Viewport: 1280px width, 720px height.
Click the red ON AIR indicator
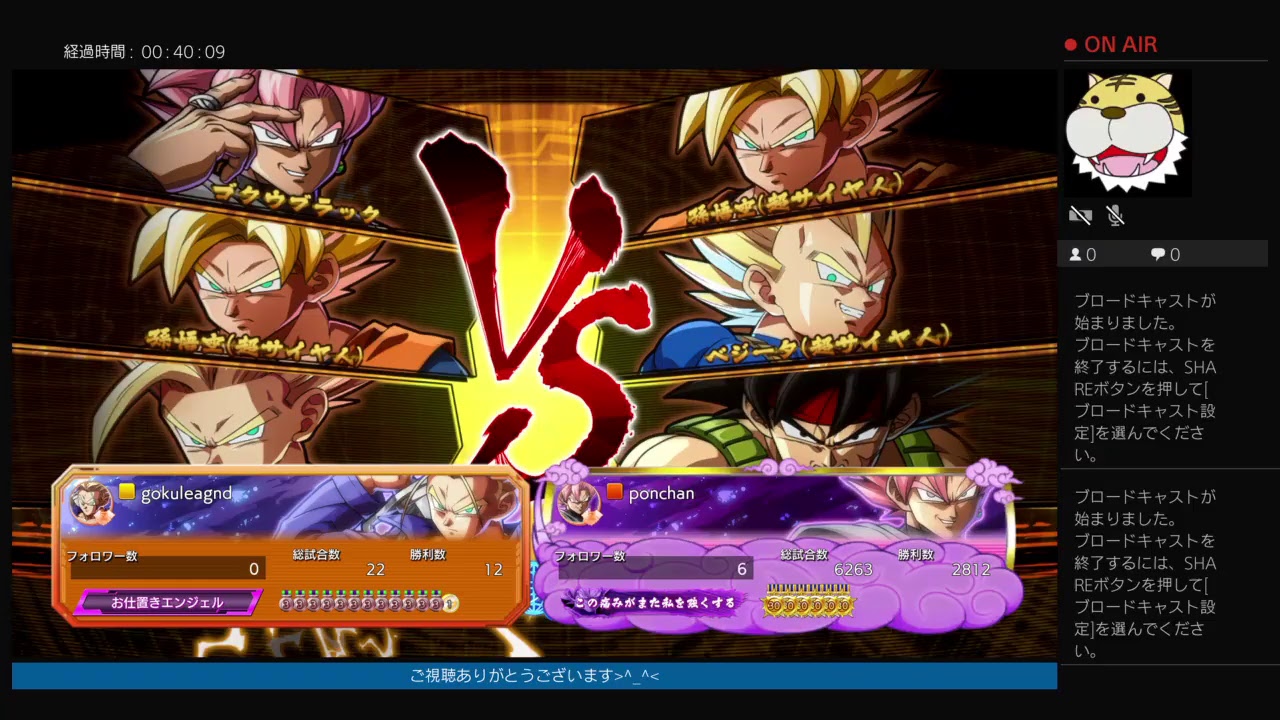point(1110,44)
